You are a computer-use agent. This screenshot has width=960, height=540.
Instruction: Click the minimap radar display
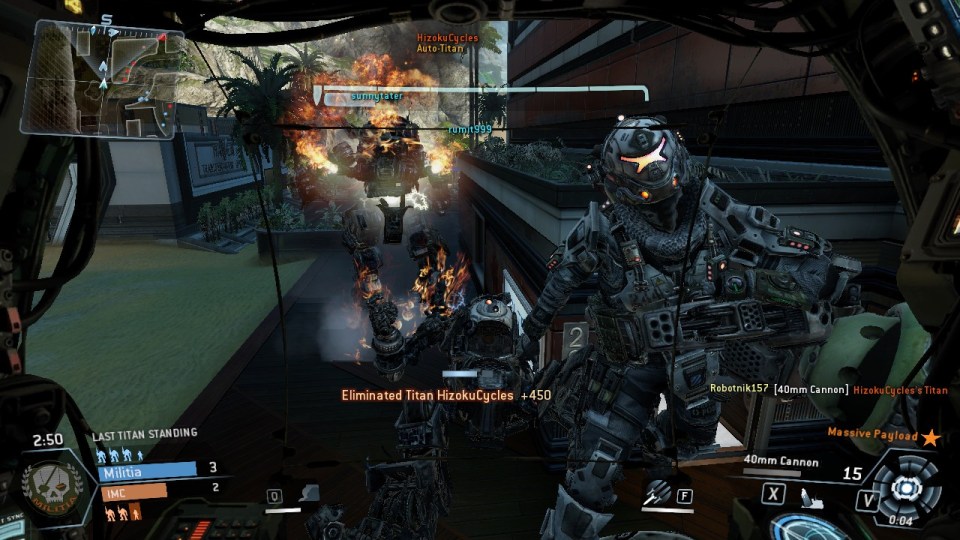point(103,78)
